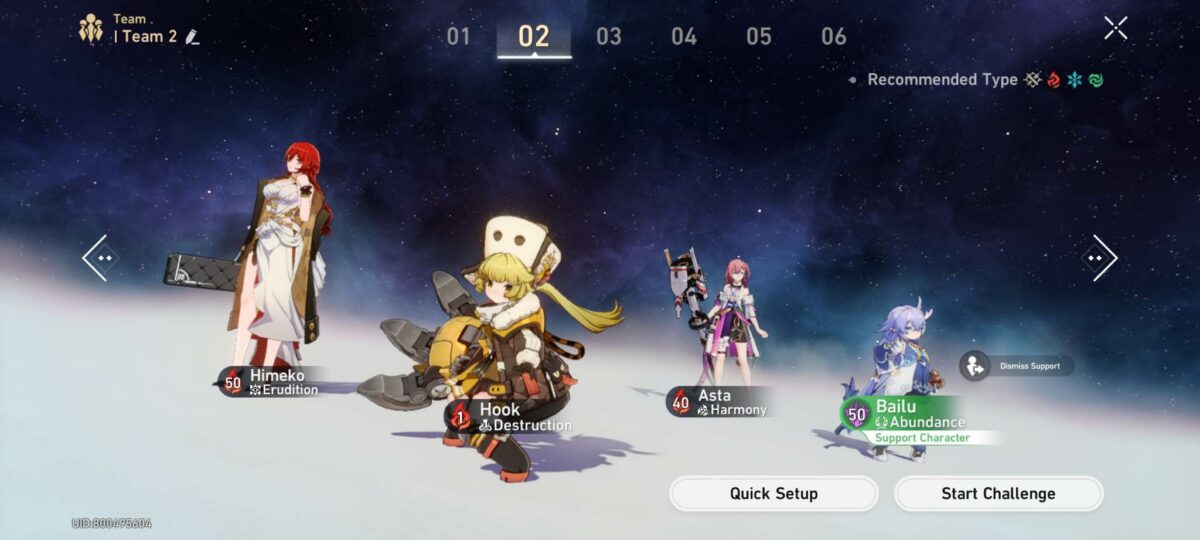Open team tab 06
The height and width of the screenshot is (540, 1200).
coord(833,37)
